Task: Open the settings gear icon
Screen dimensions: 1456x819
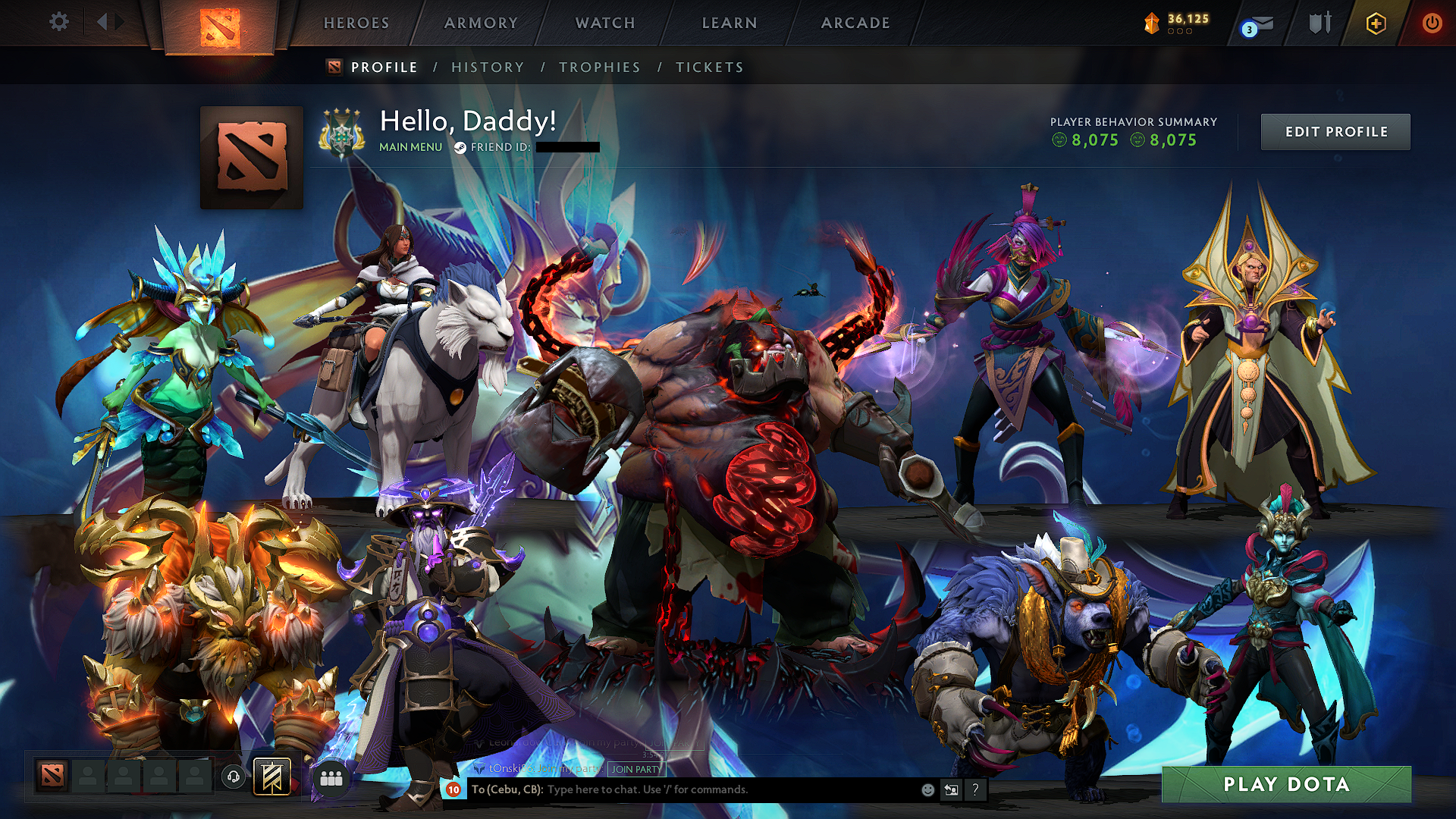Action: pos(58,23)
